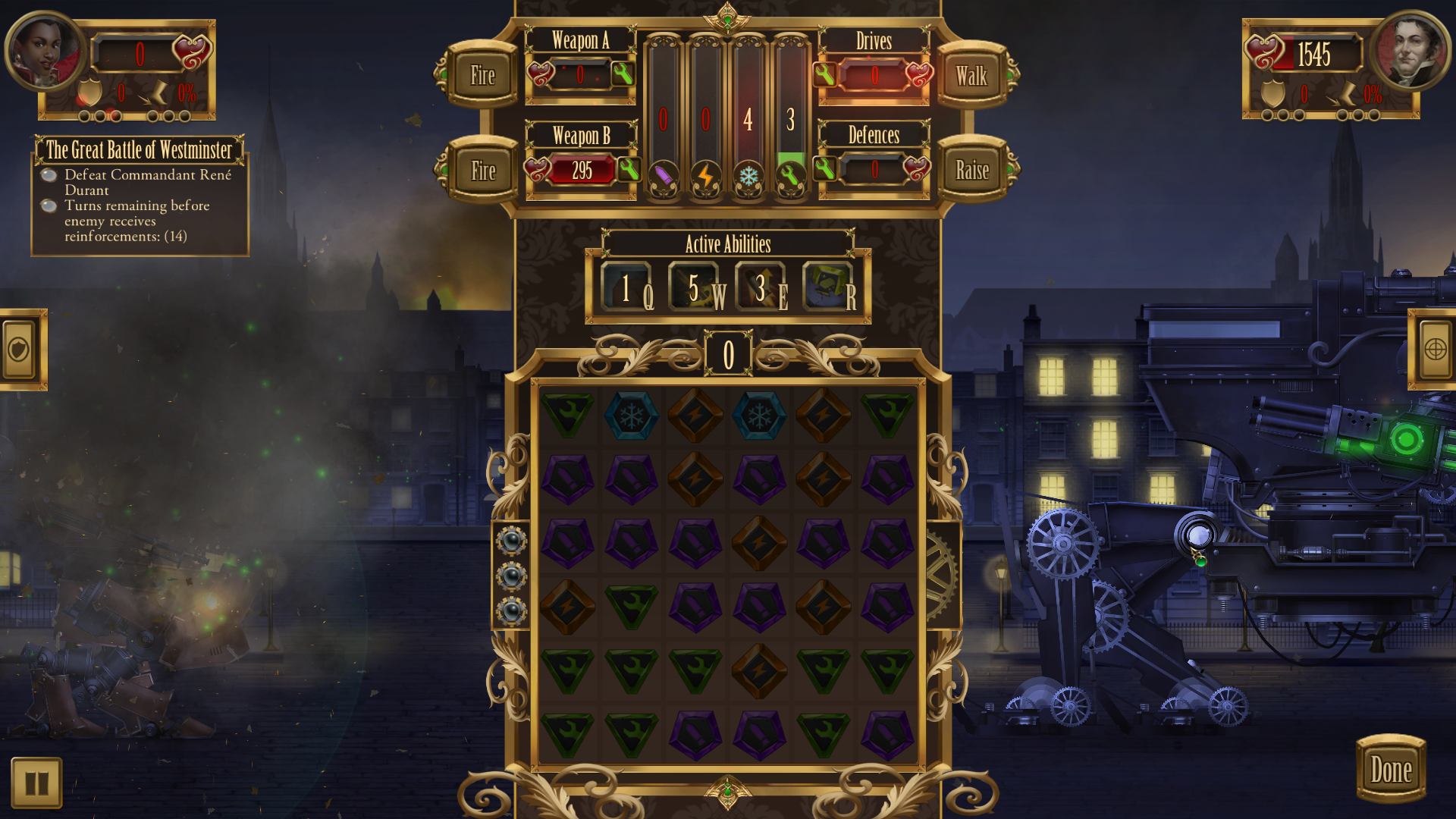The image size is (1456, 819).
Task: Select the Drives repair wrench icon
Action: point(825,74)
